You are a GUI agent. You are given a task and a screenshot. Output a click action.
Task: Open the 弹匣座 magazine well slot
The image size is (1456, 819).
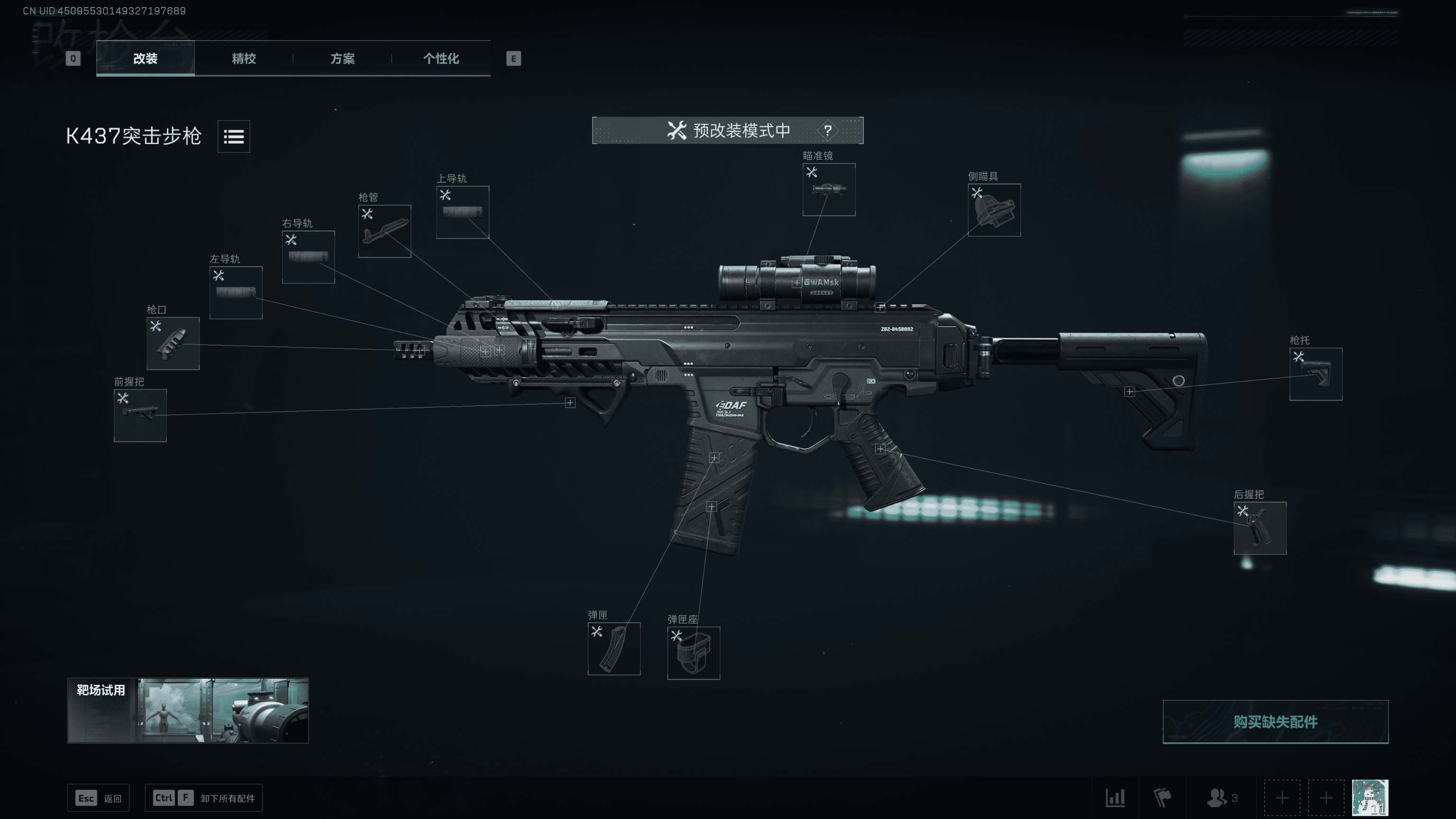click(x=693, y=654)
